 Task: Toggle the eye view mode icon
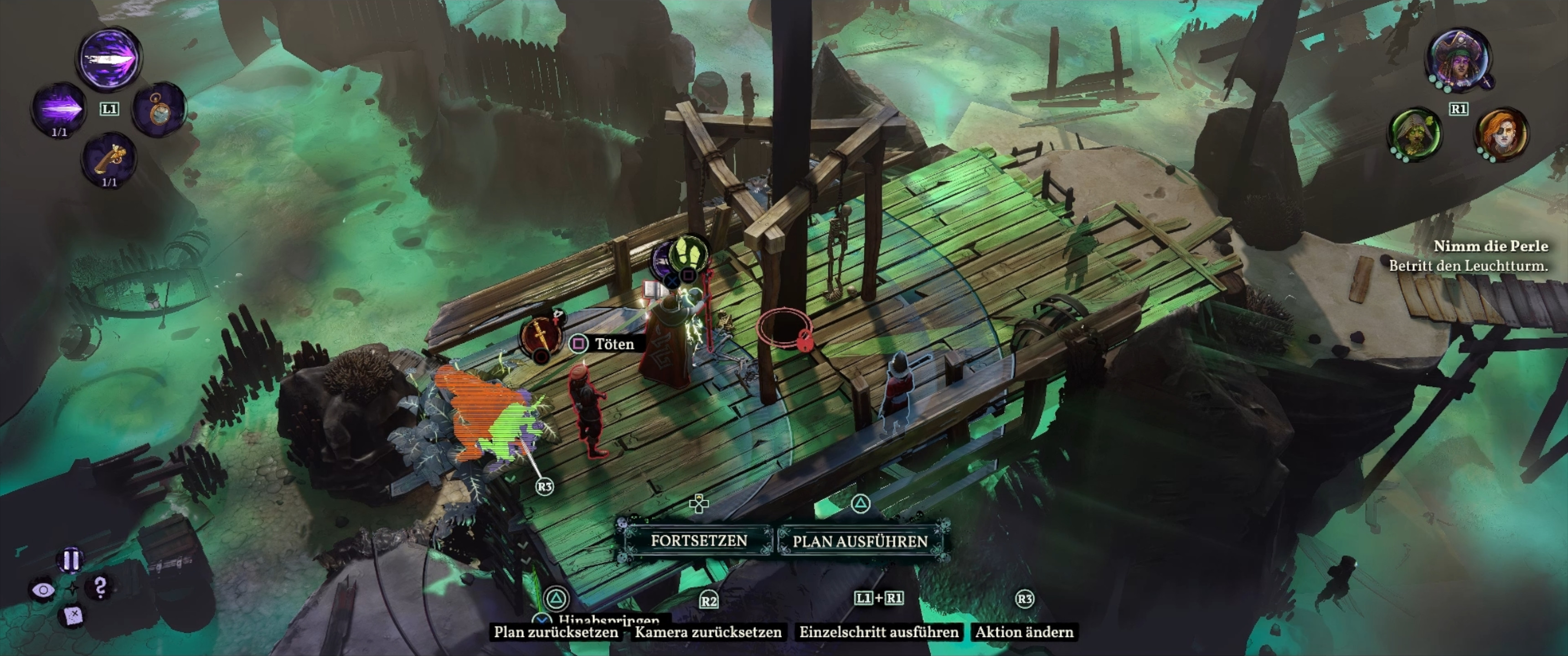tap(42, 589)
